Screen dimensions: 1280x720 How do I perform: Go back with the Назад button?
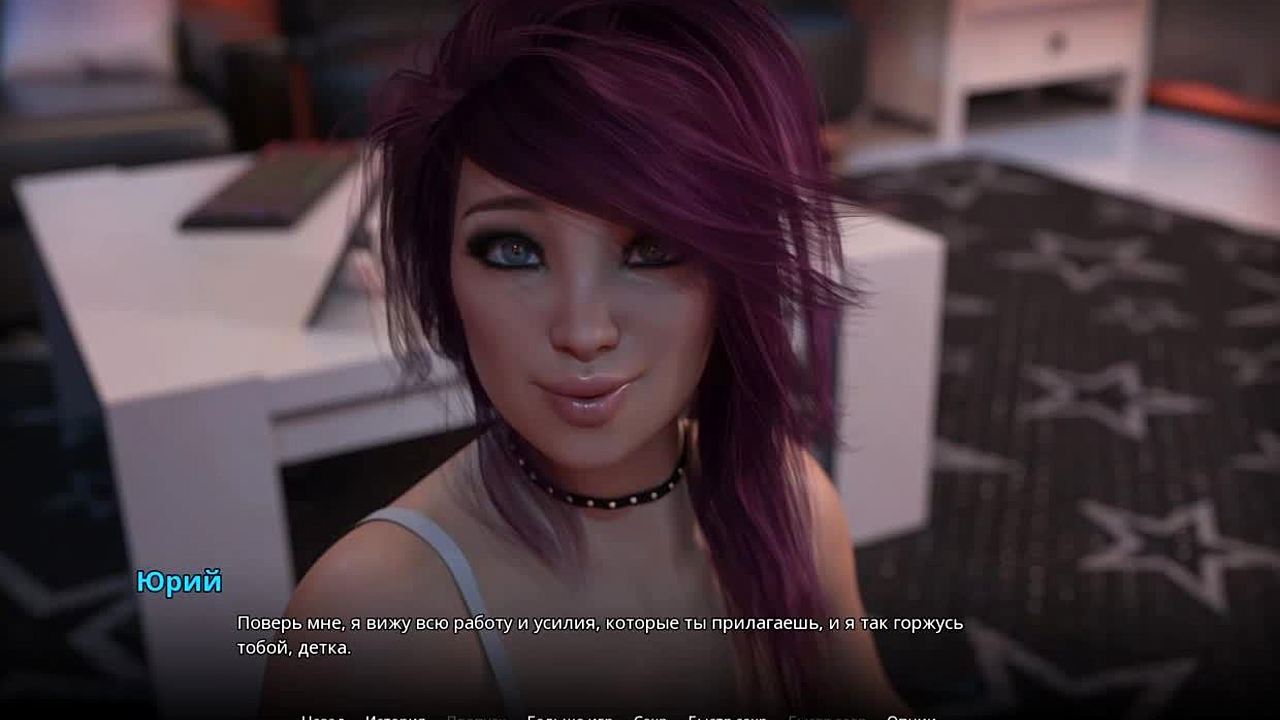323,717
